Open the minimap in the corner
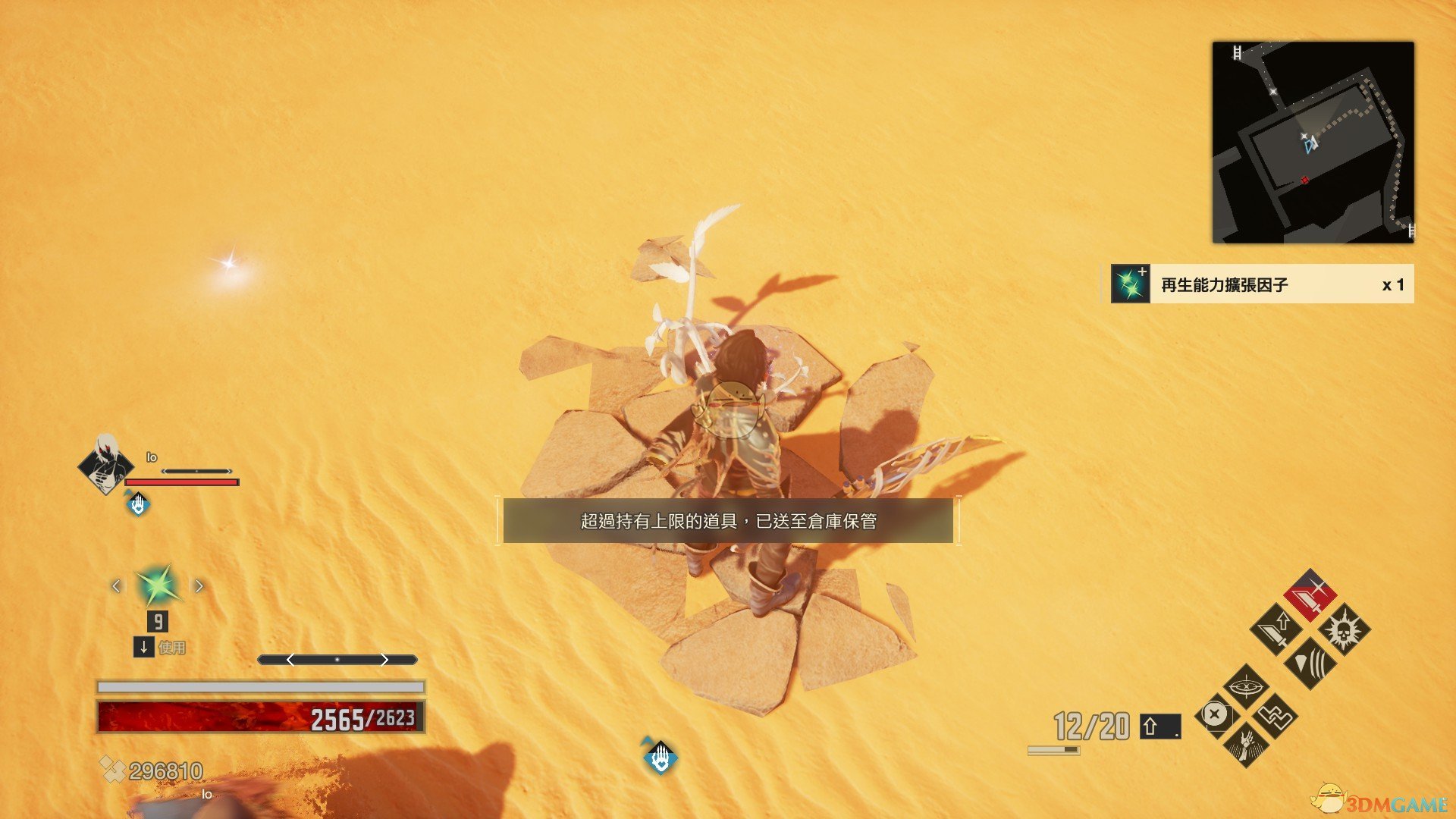The width and height of the screenshot is (1456, 819). click(1313, 143)
